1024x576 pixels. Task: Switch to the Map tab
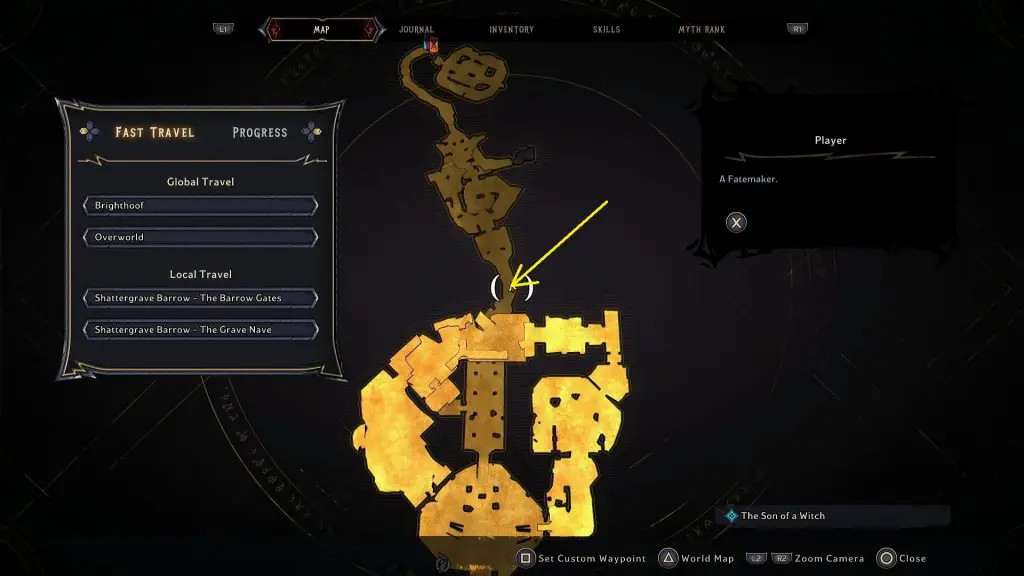(x=321, y=30)
